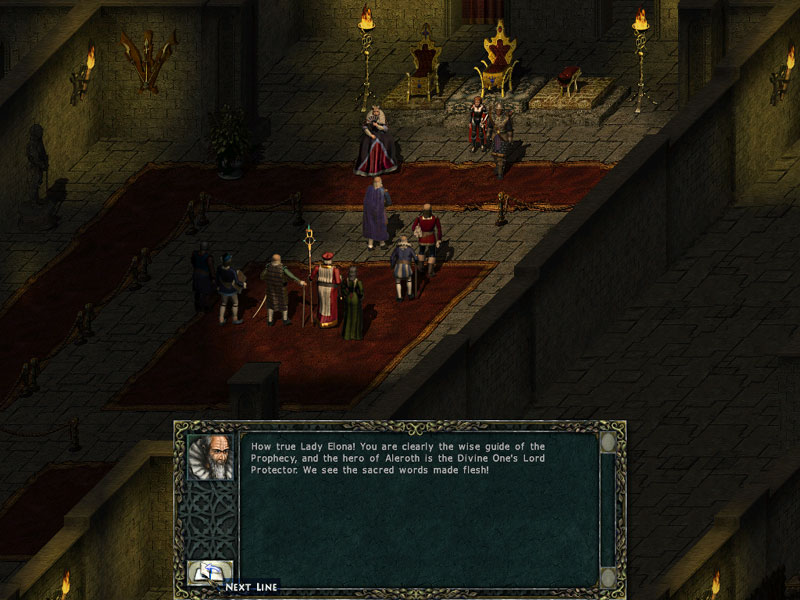The height and width of the screenshot is (600, 800).
Task: Advance dialogue with the Next Line book button
Action: point(211,574)
